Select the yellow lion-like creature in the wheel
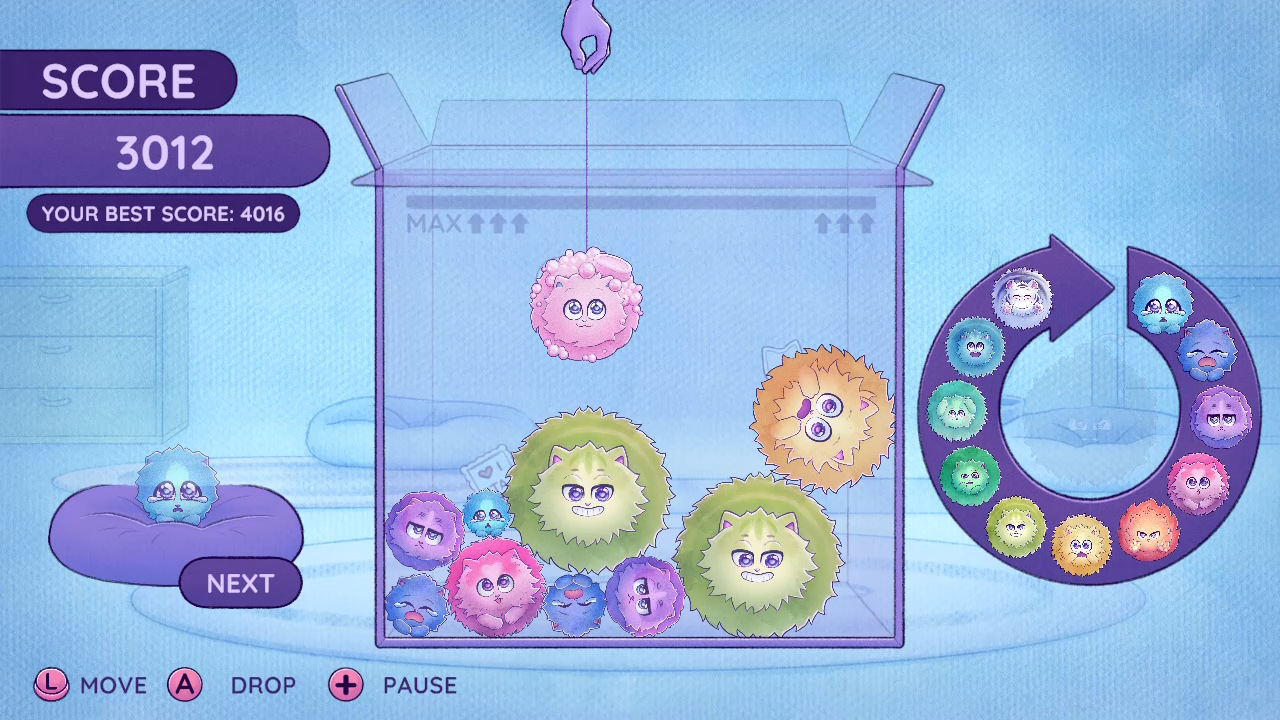This screenshot has height=720, width=1280. pyautogui.click(x=1081, y=543)
